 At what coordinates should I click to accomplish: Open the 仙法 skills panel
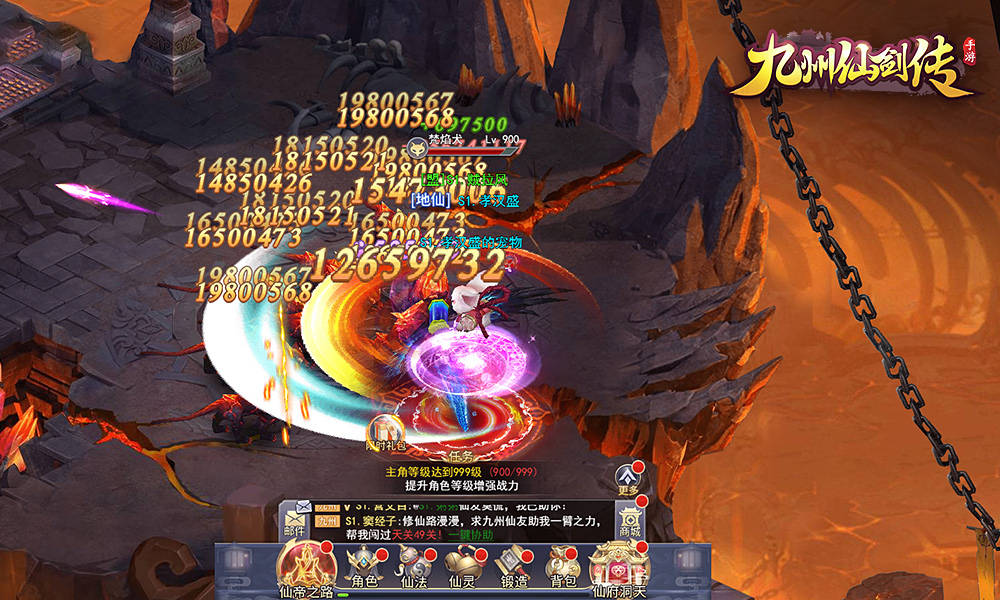412,568
